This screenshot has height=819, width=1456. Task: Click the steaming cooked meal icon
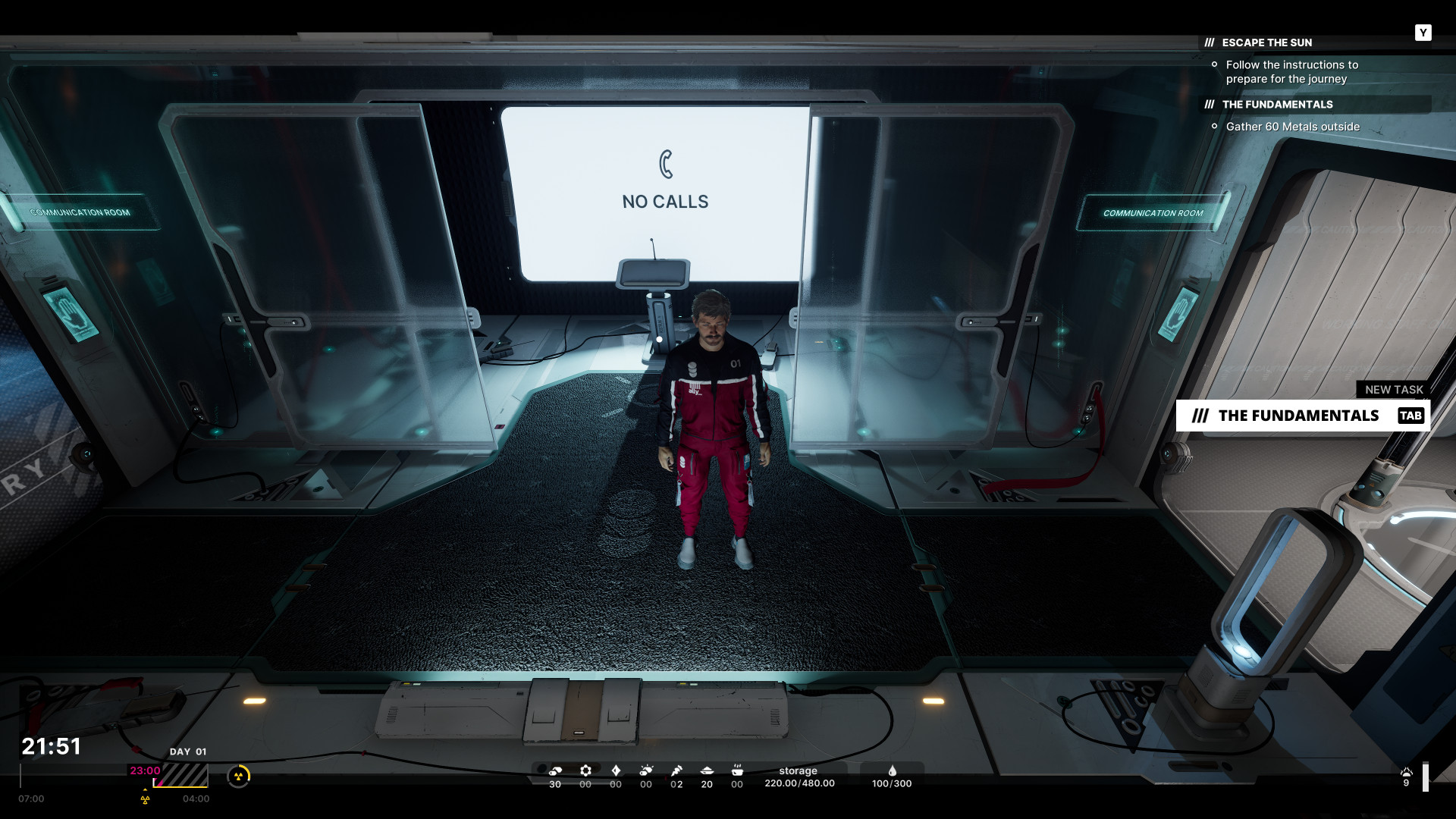coord(737,770)
